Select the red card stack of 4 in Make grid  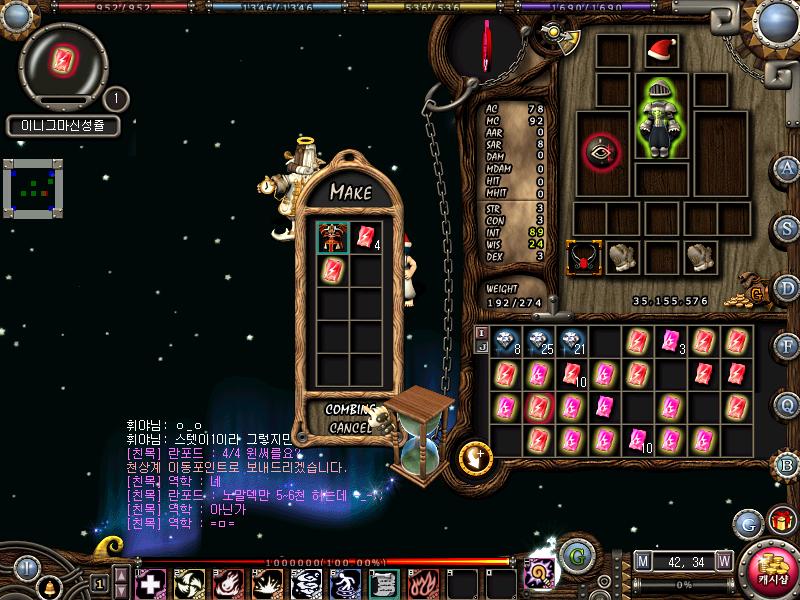pyautogui.click(x=365, y=237)
